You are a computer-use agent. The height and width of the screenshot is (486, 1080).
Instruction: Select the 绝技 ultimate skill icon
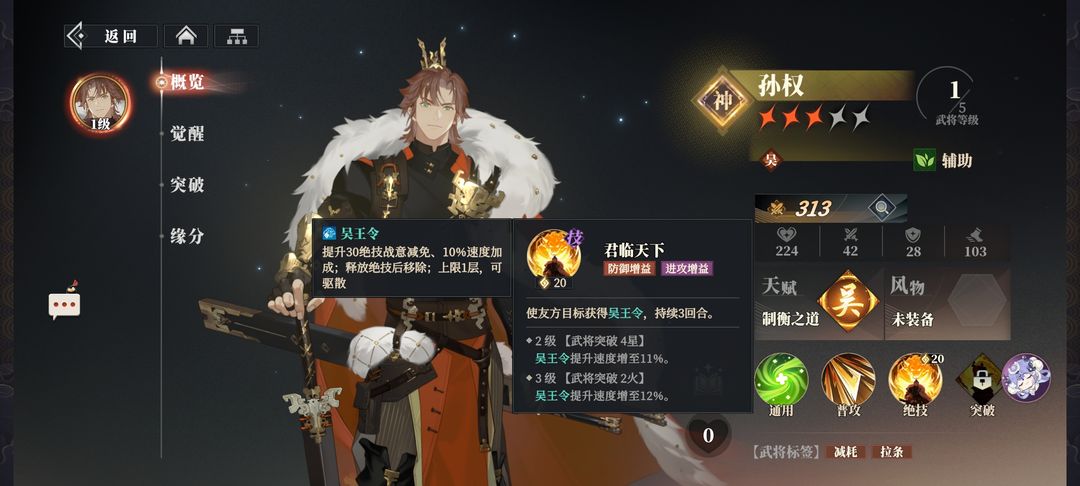(x=915, y=381)
